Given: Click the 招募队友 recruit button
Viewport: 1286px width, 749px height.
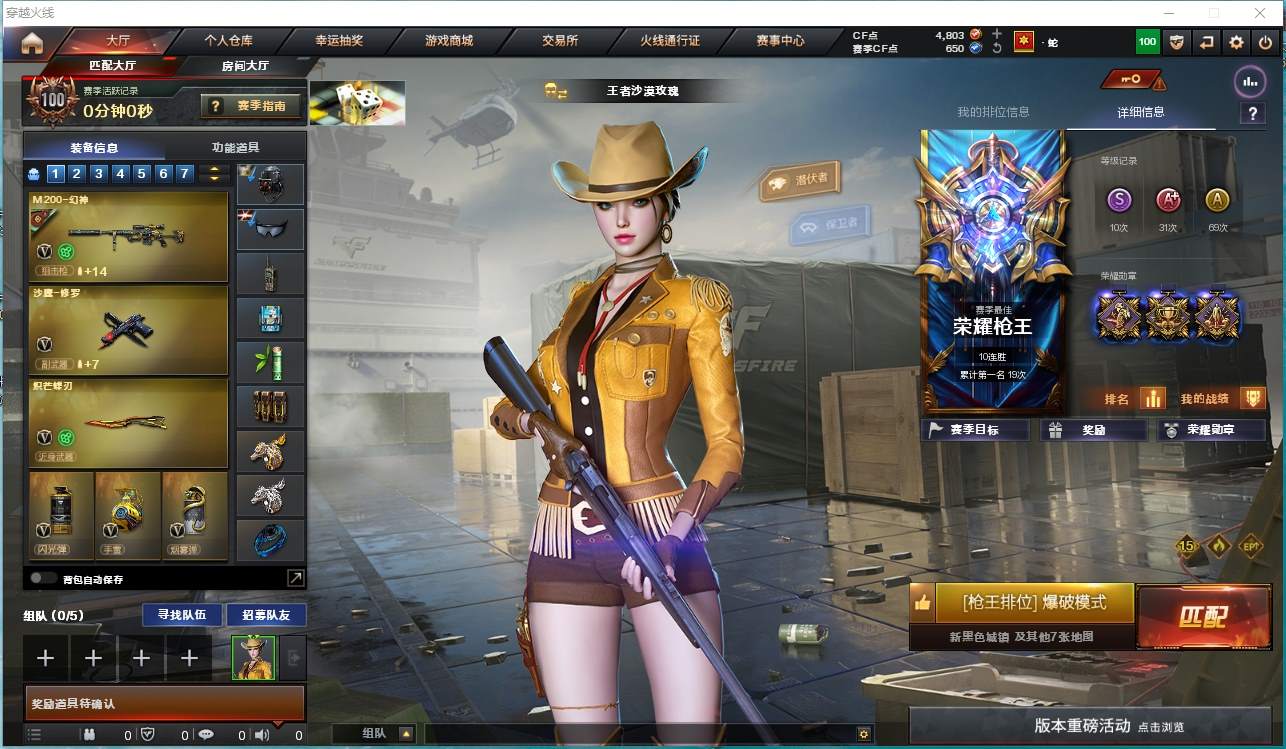Looking at the screenshot, I should [x=266, y=614].
